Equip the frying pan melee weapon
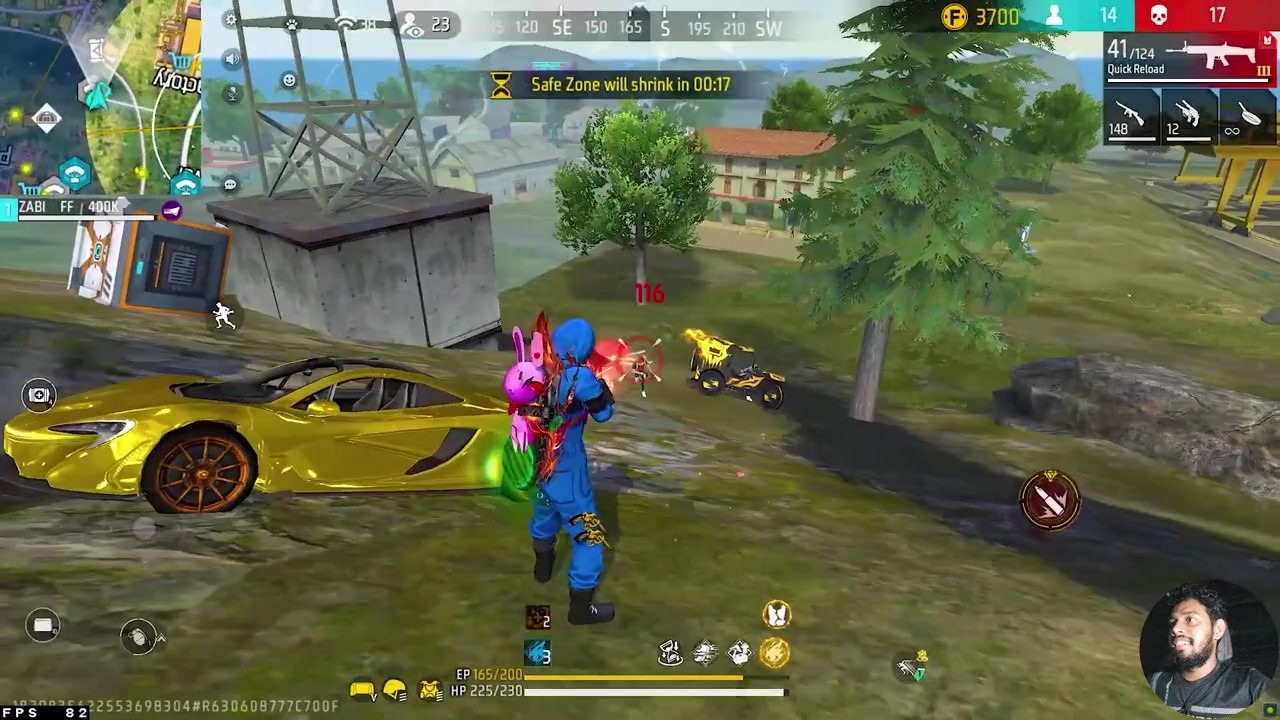Image resolution: width=1280 pixels, height=720 pixels. (1246, 116)
